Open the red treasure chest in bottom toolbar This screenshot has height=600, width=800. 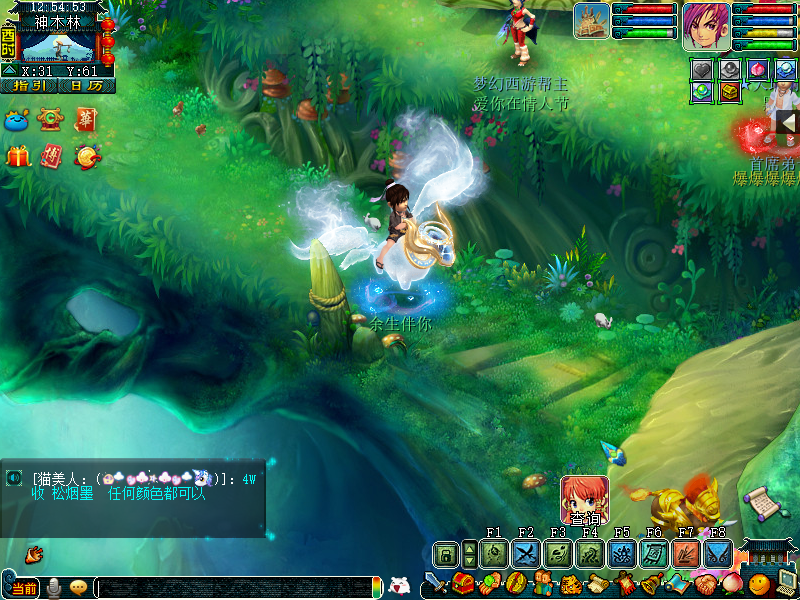coord(462,583)
